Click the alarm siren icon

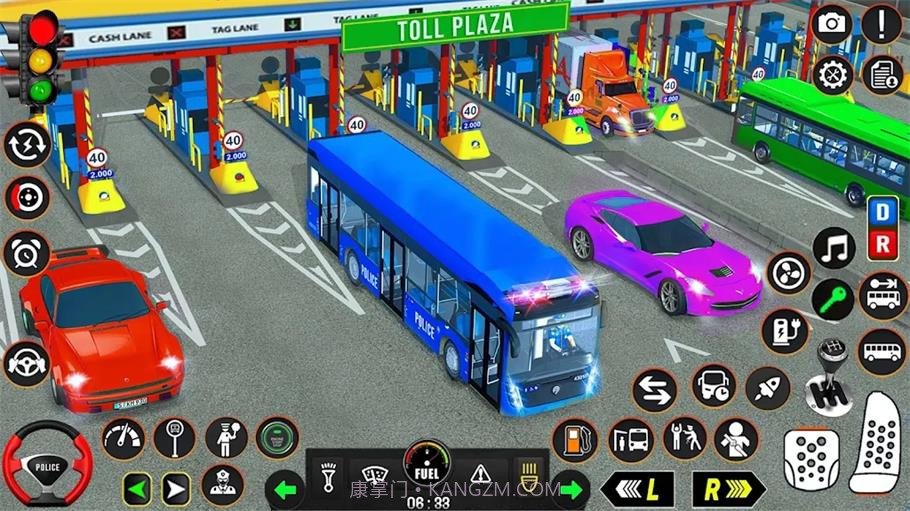tap(26, 251)
